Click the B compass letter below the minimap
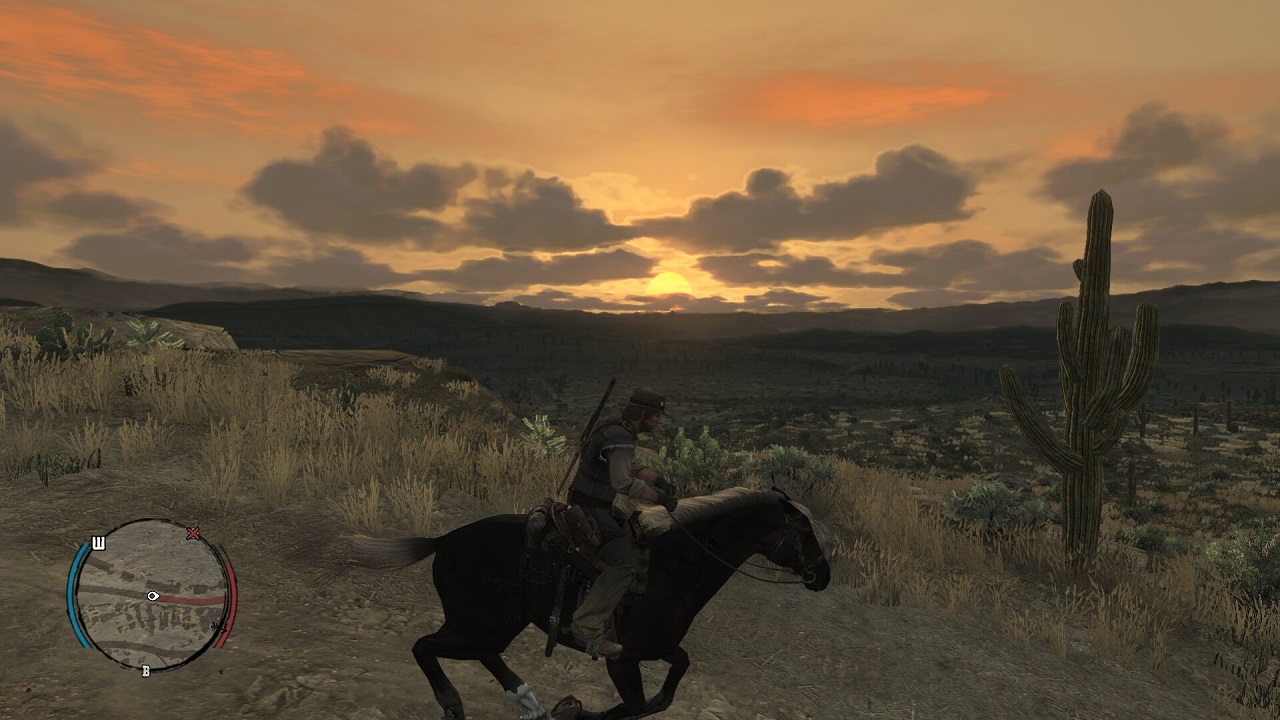This screenshot has height=720, width=1280. [145, 670]
